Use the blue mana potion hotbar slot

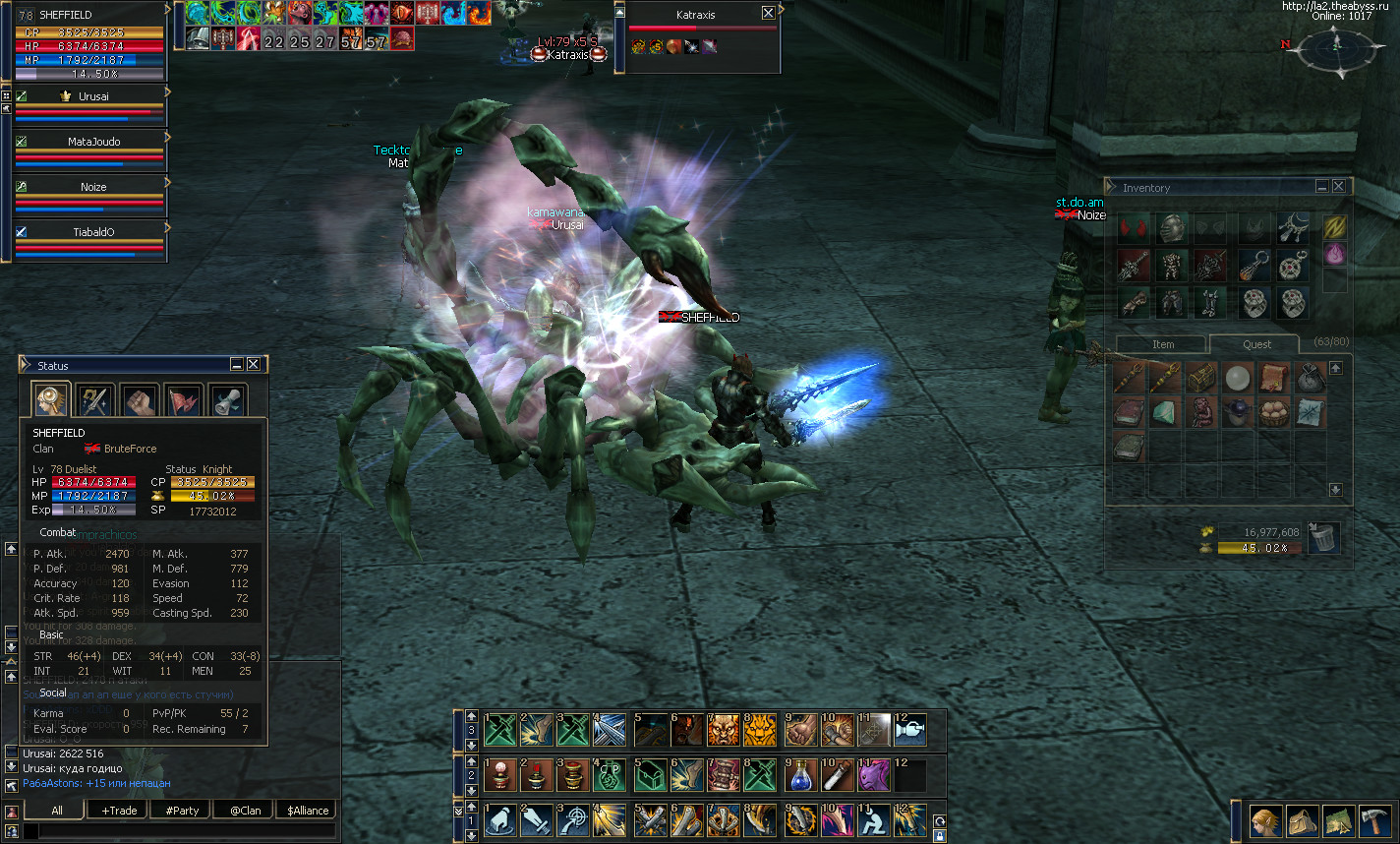[x=798, y=775]
